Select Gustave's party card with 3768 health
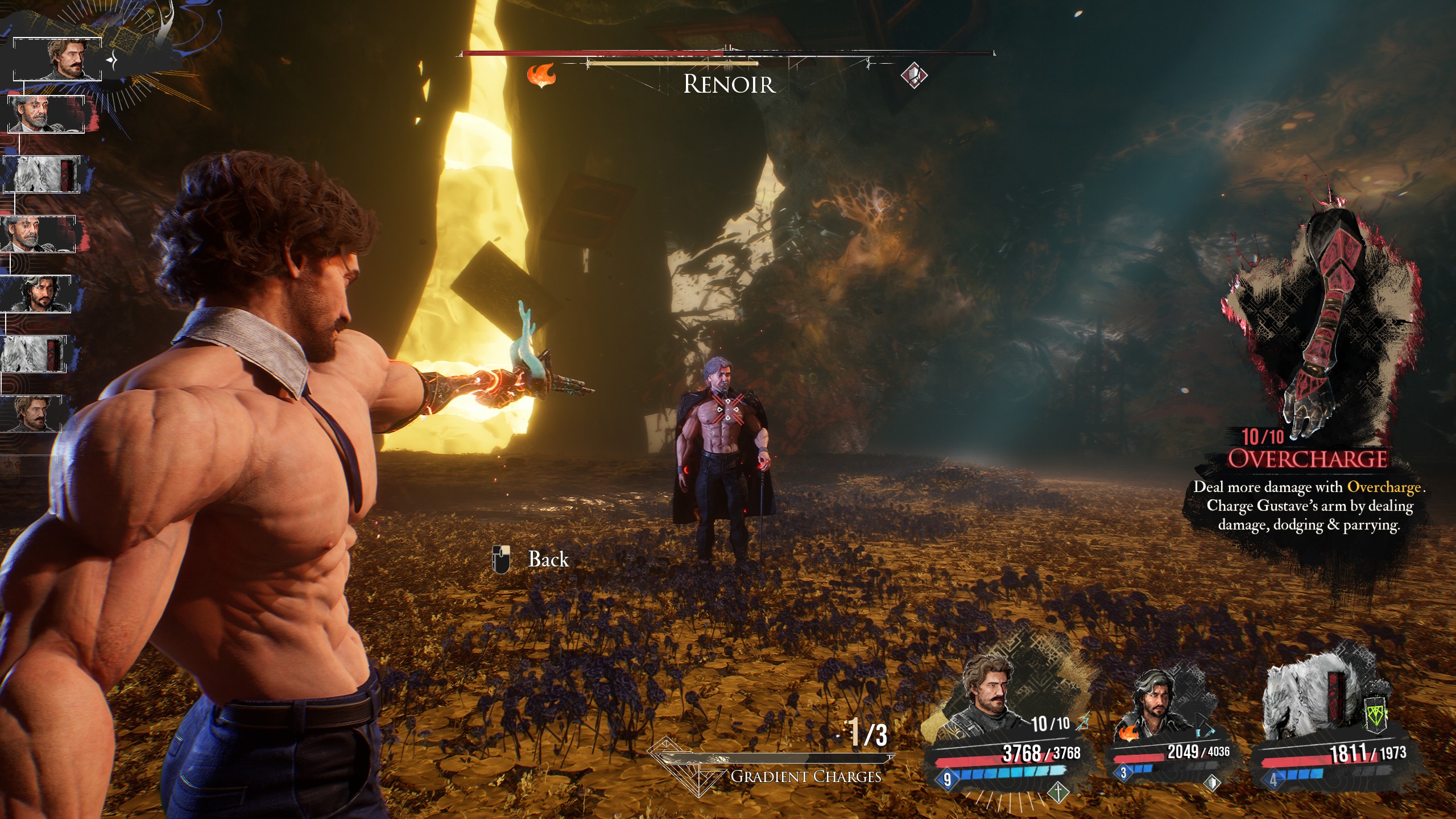This screenshot has width=1456, height=819. [x=1007, y=734]
